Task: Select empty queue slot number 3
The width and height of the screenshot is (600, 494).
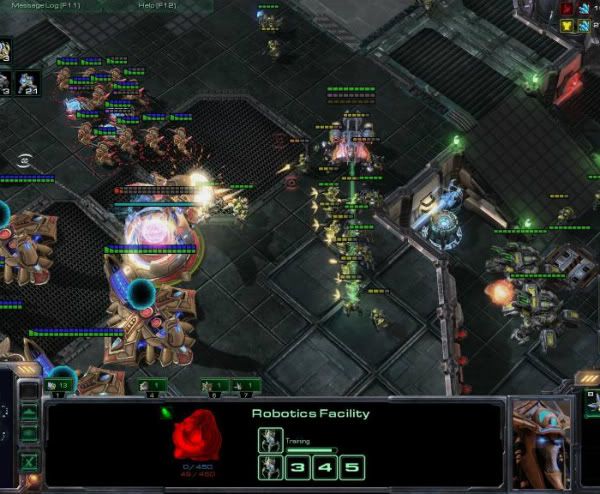Action: tap(299, 468)
